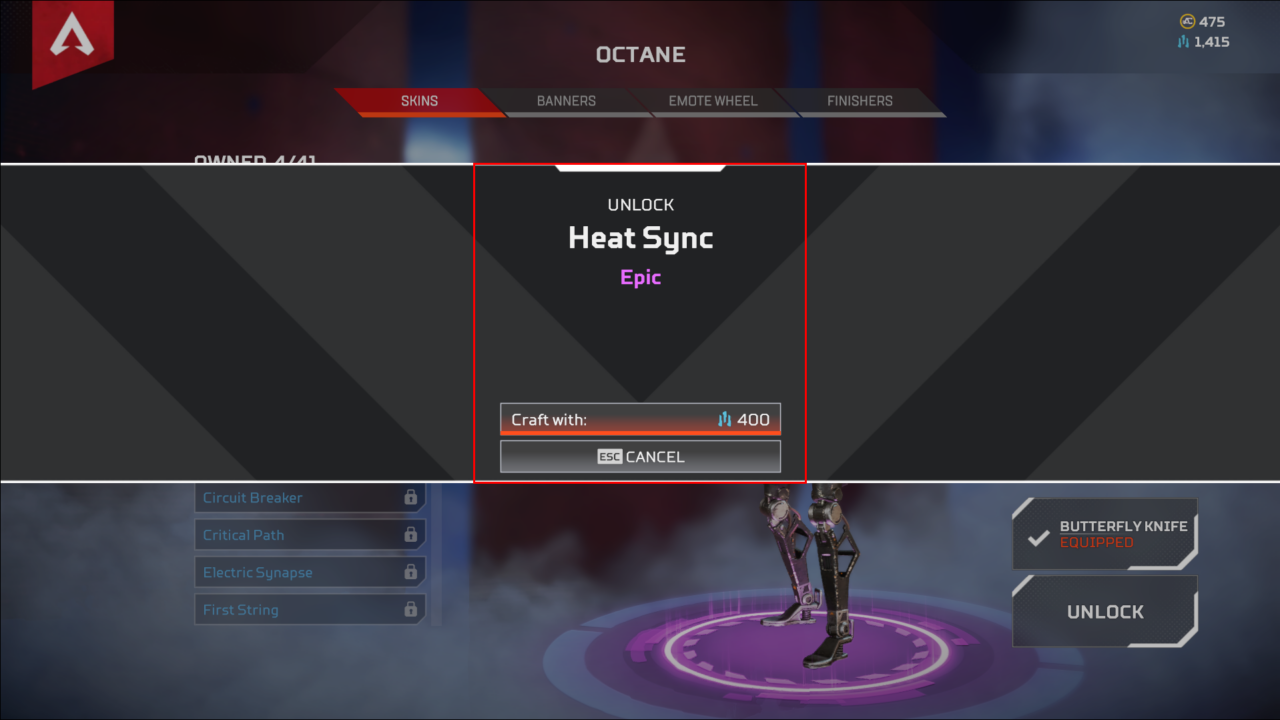The image size is (1280, 720).
Task: Open the SKINS tab
Action: tap(419, 101)
